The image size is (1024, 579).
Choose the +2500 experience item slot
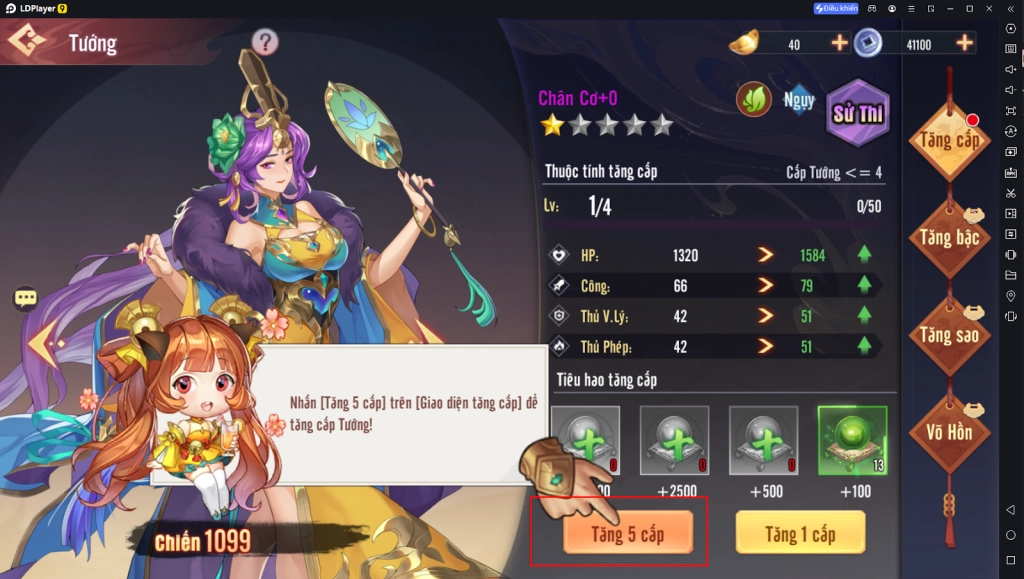click(x=674, y=440)
